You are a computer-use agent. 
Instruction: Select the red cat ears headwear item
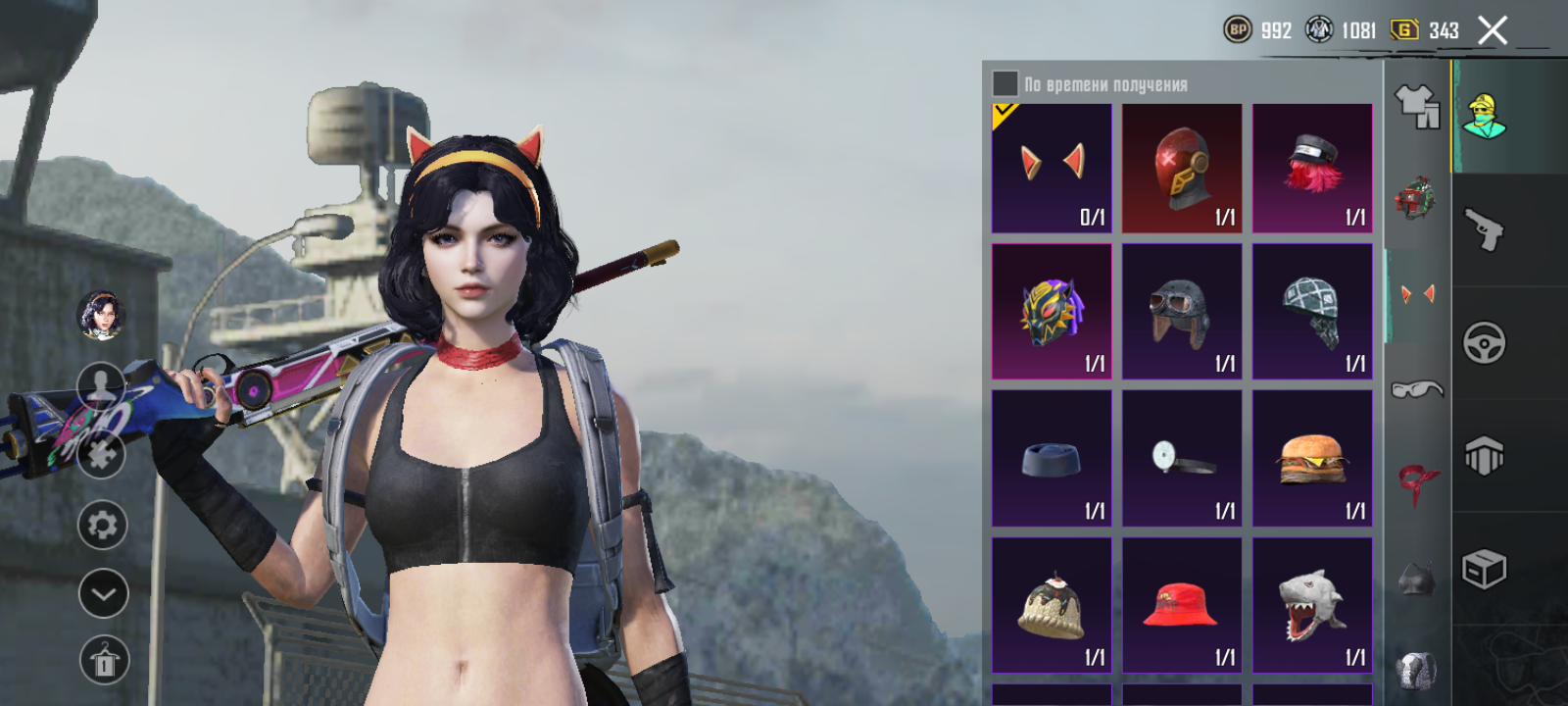tap(1052, 168)
